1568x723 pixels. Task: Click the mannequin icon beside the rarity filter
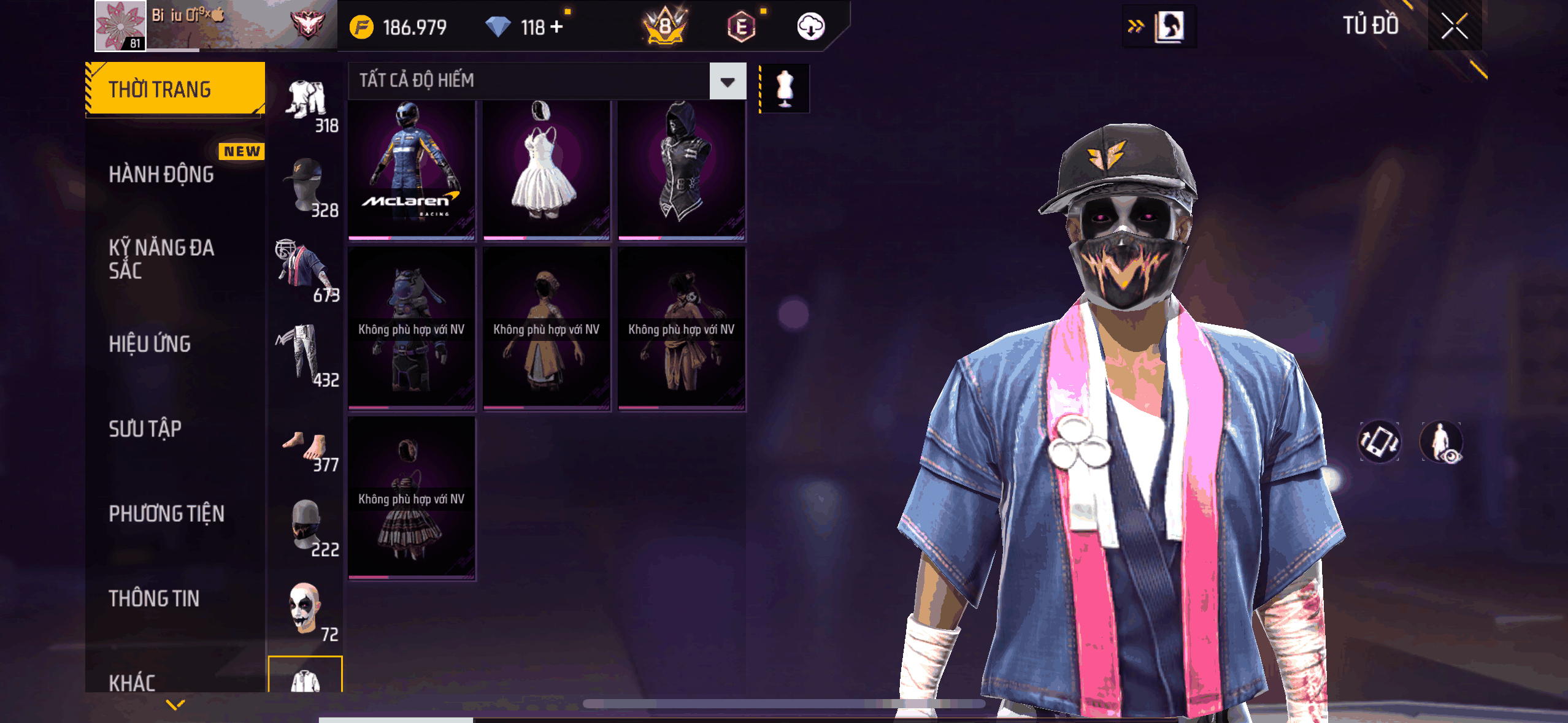(x=785, y=89)
